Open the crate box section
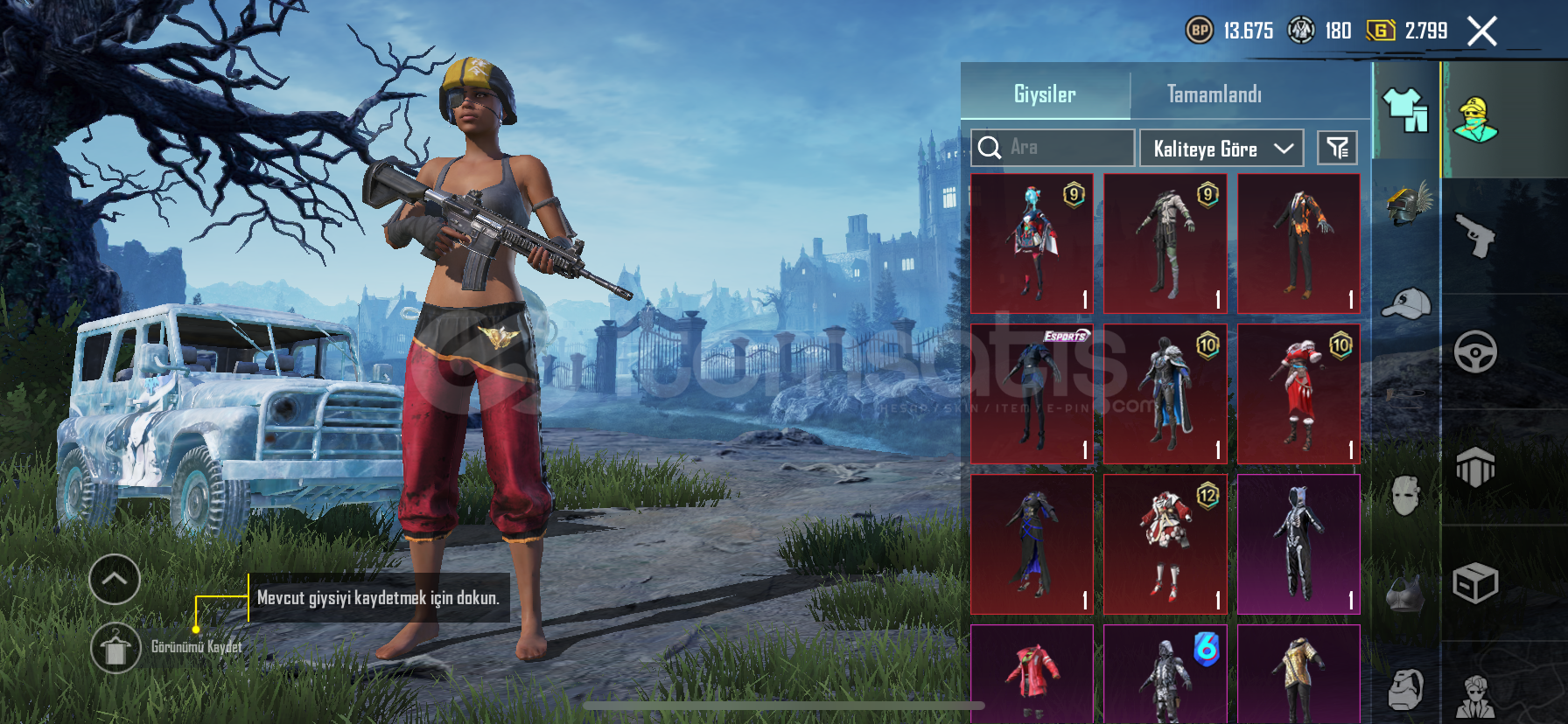This screenshot has width=1568, height=724. (1475, 583)
